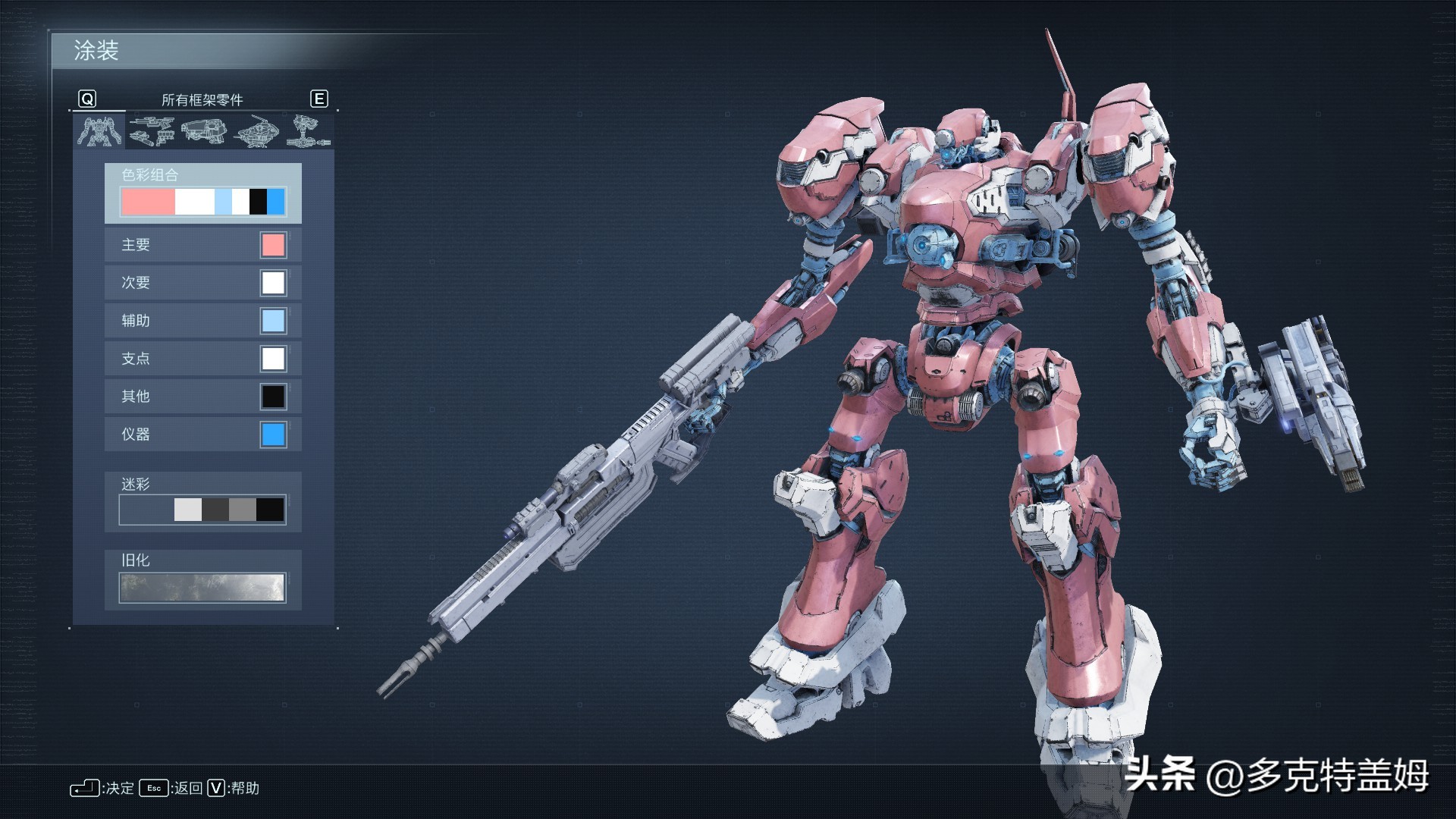Open the arm and leg parts tab

point(309,130)
